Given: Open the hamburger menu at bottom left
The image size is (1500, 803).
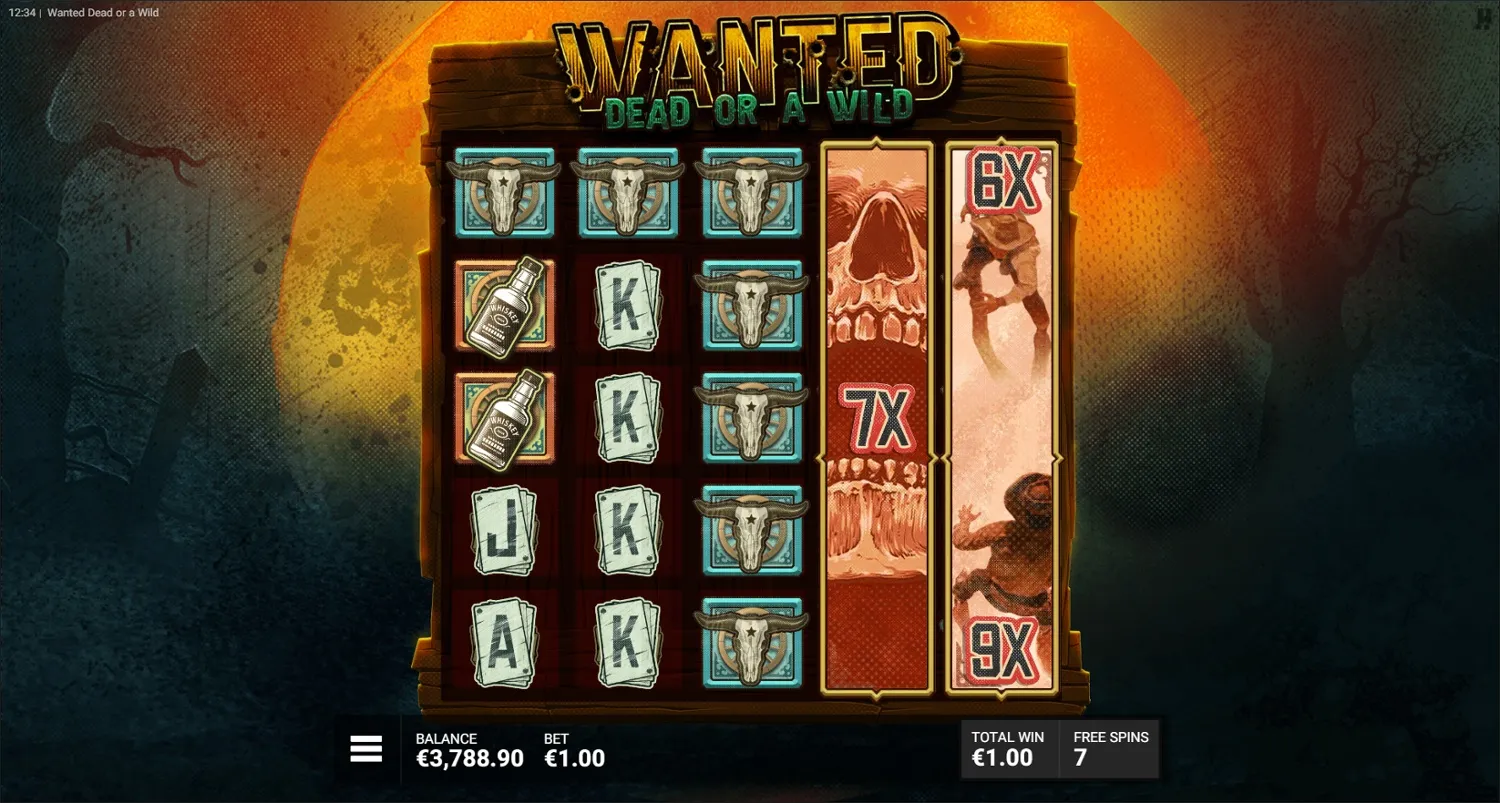Looking at the screenshot, I should pos(366,747).
